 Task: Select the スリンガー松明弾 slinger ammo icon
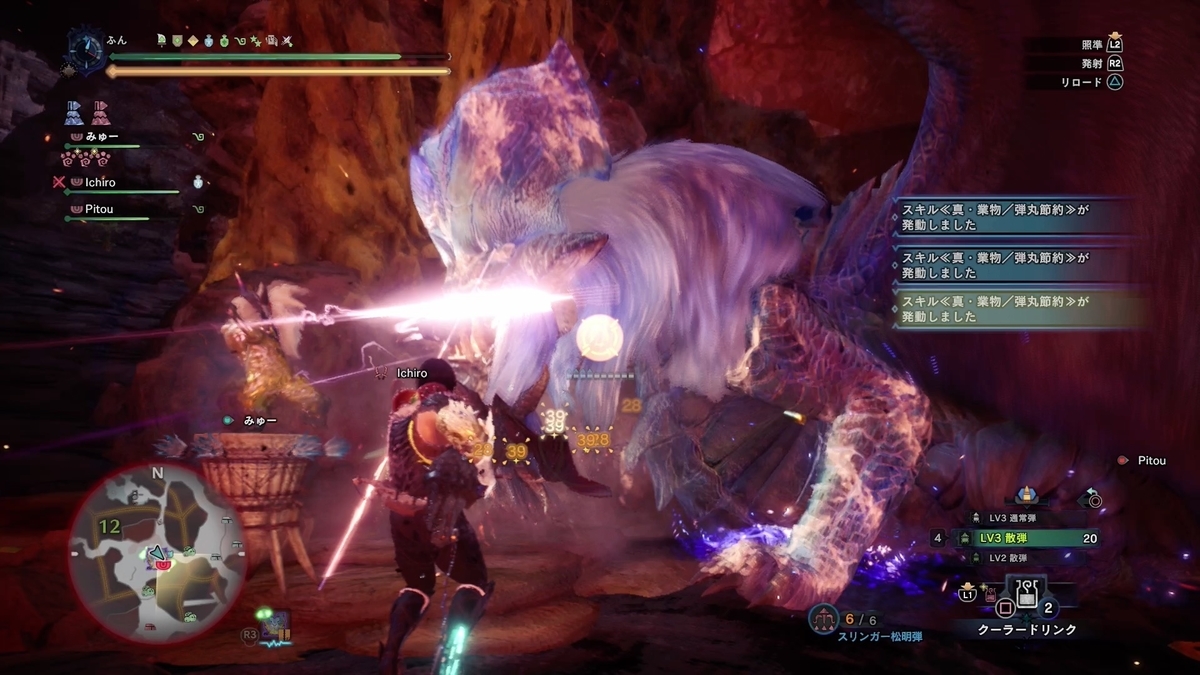tap(823, 619)
